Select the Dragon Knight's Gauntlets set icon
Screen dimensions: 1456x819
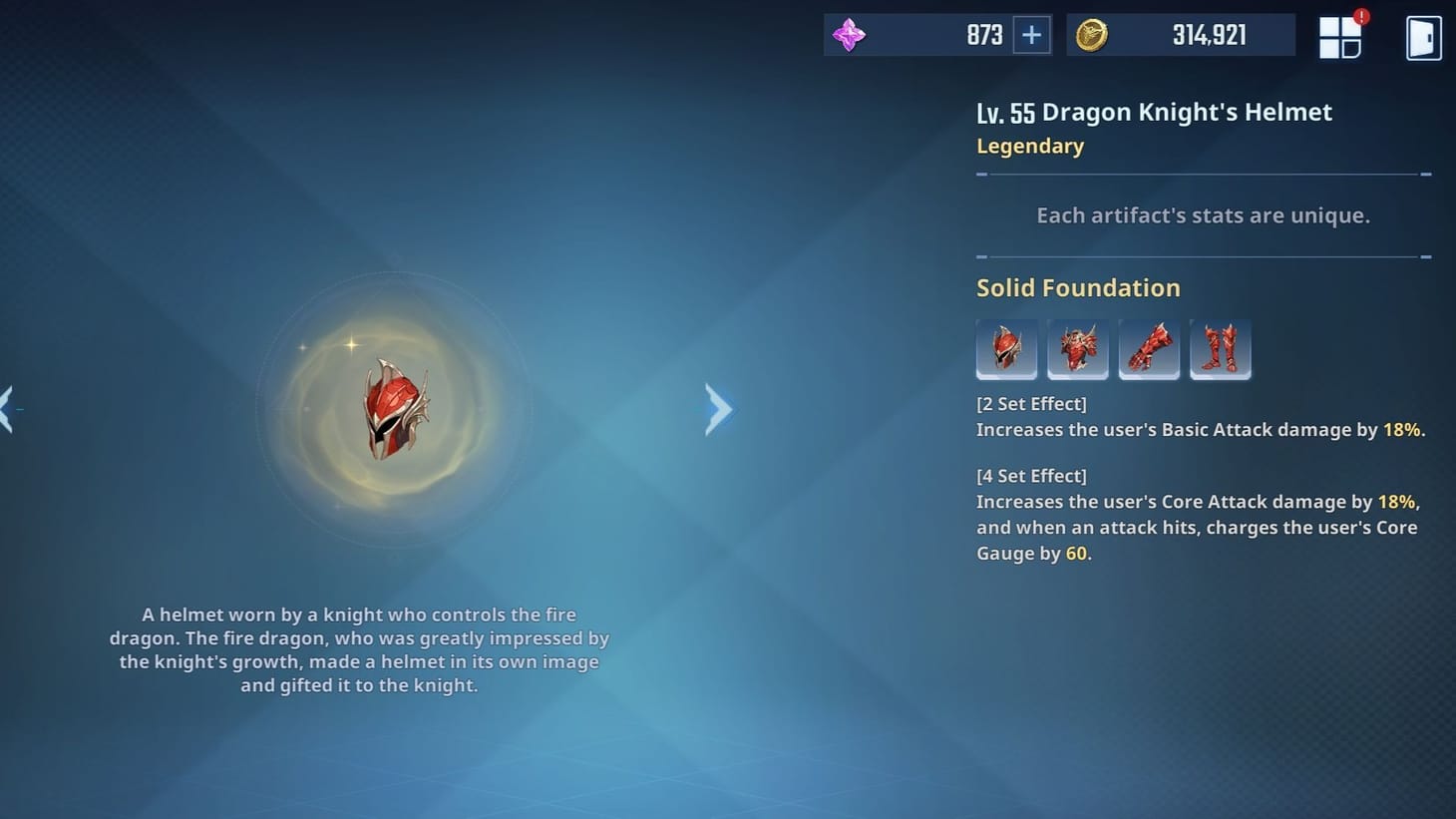1149,349
